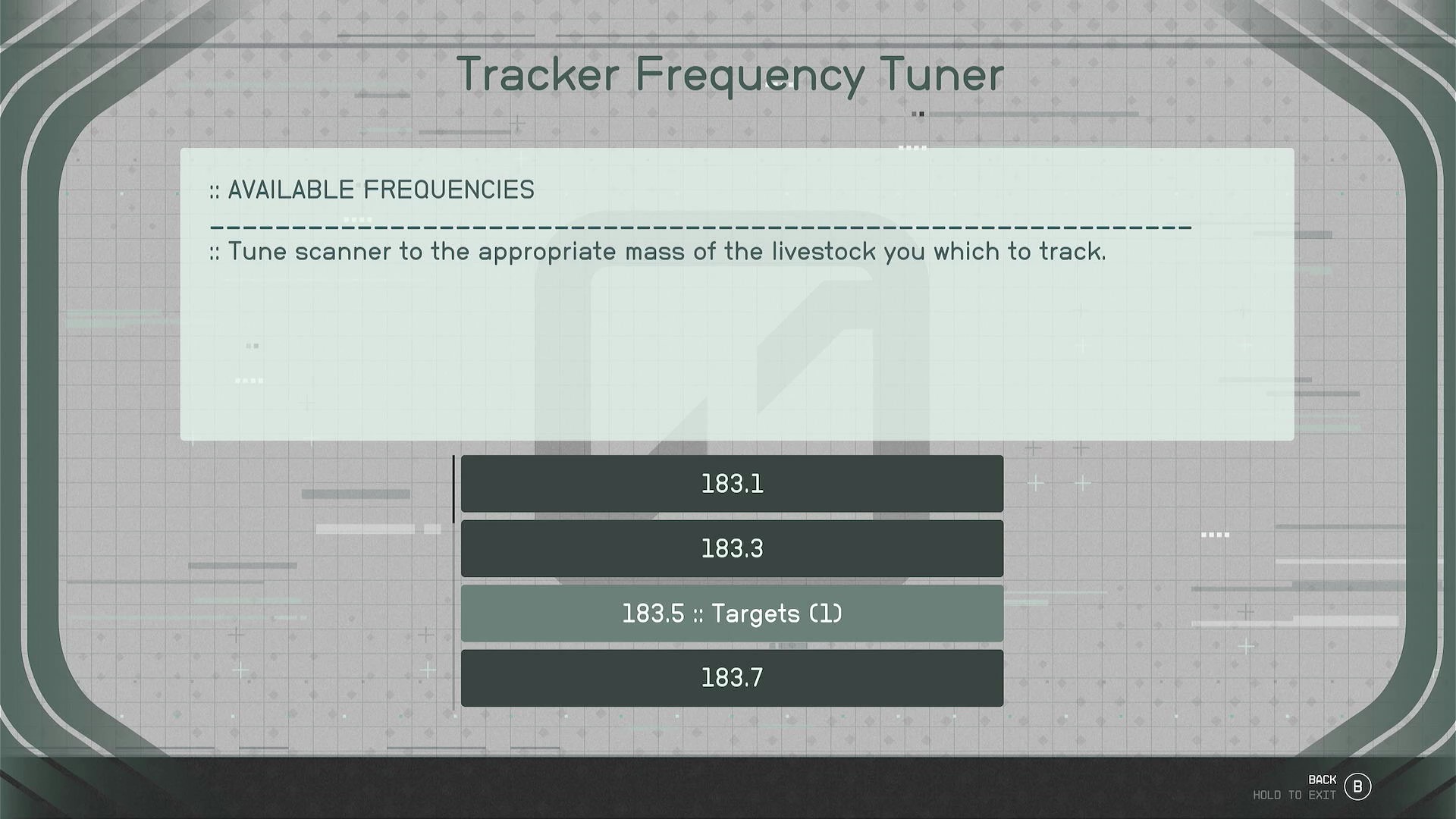The height and width of the screenshot is (819, 1456).
Task: Select frequency 183.1 from the list
Action: click(x=730, y=483)
